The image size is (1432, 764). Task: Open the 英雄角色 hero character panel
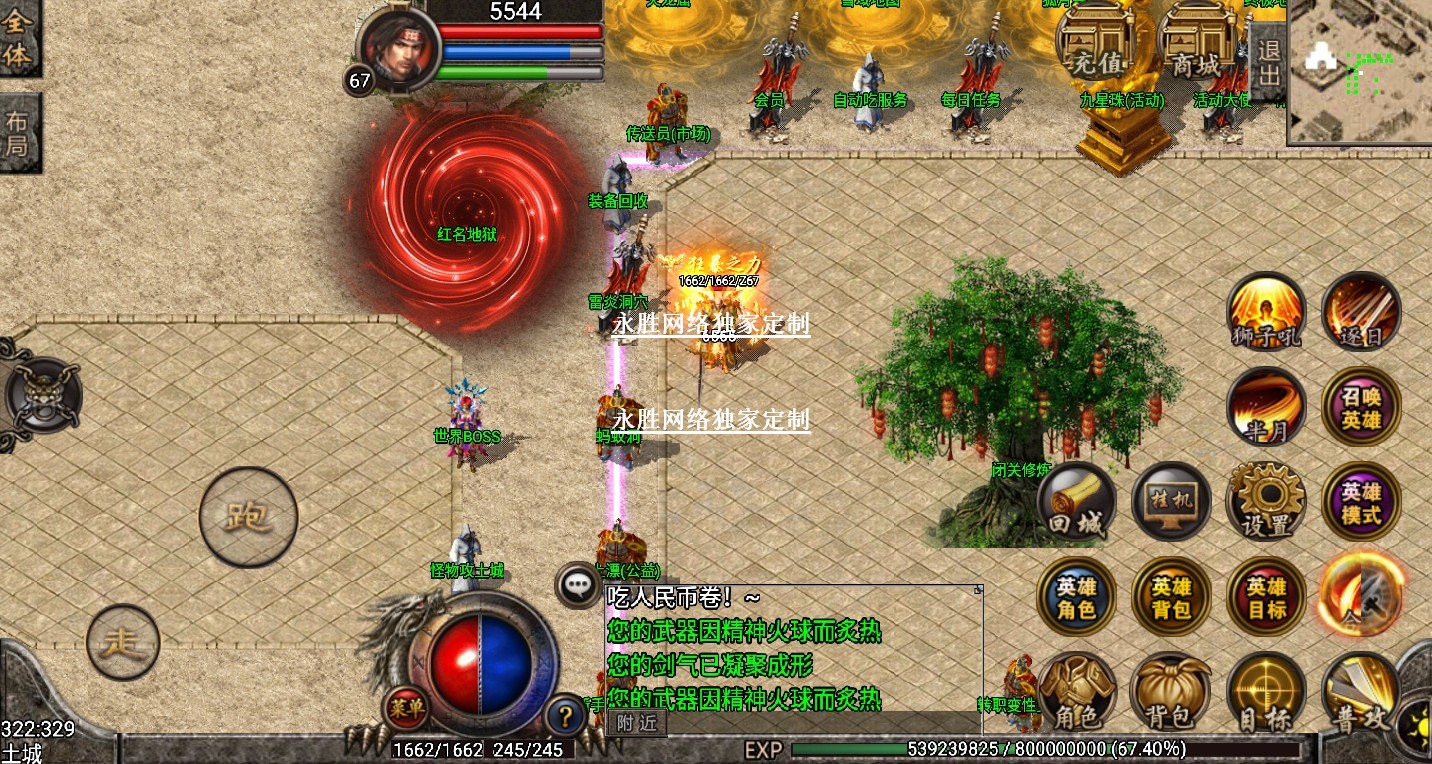coord(1076,596)
